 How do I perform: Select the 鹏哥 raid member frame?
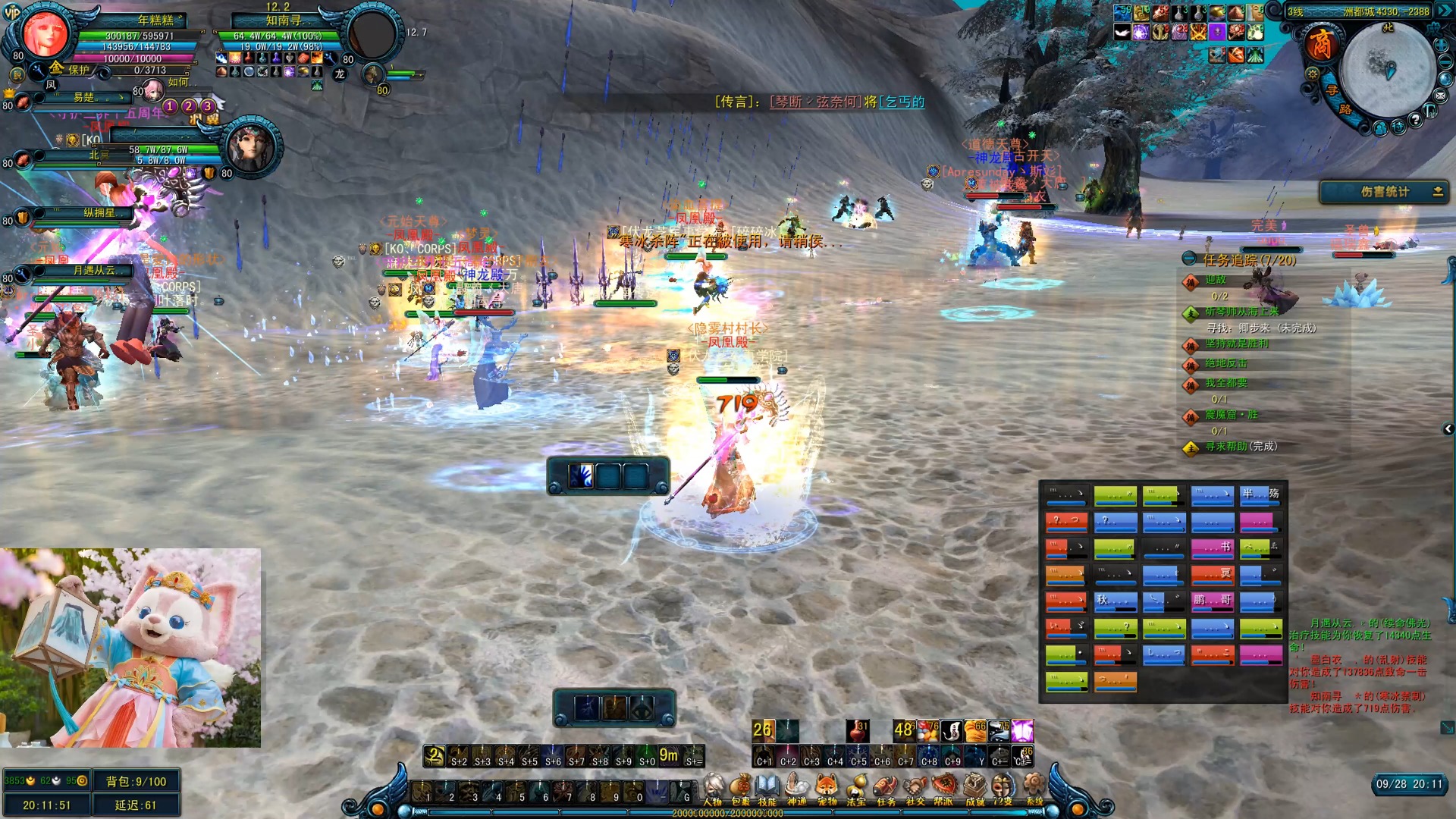1212,601
